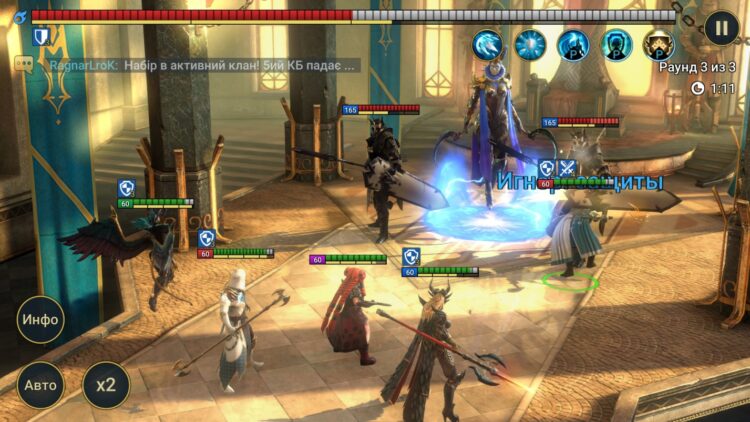This screenshot has height=422, width=750.
Task: Inspect the passive skill with robed figure
Action: pos(573,44)
